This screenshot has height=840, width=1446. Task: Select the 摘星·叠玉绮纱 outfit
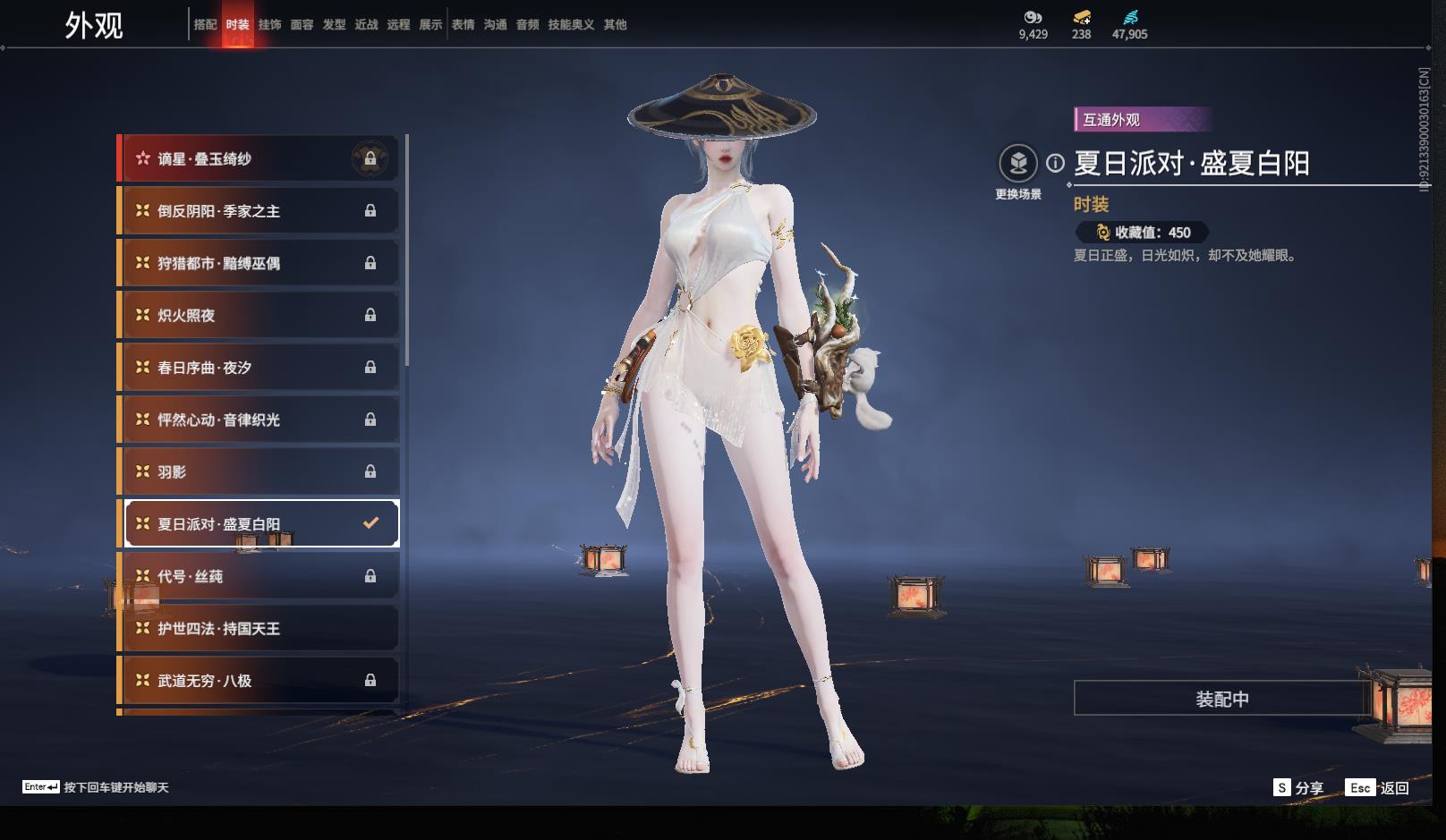(x=259, y=159)
